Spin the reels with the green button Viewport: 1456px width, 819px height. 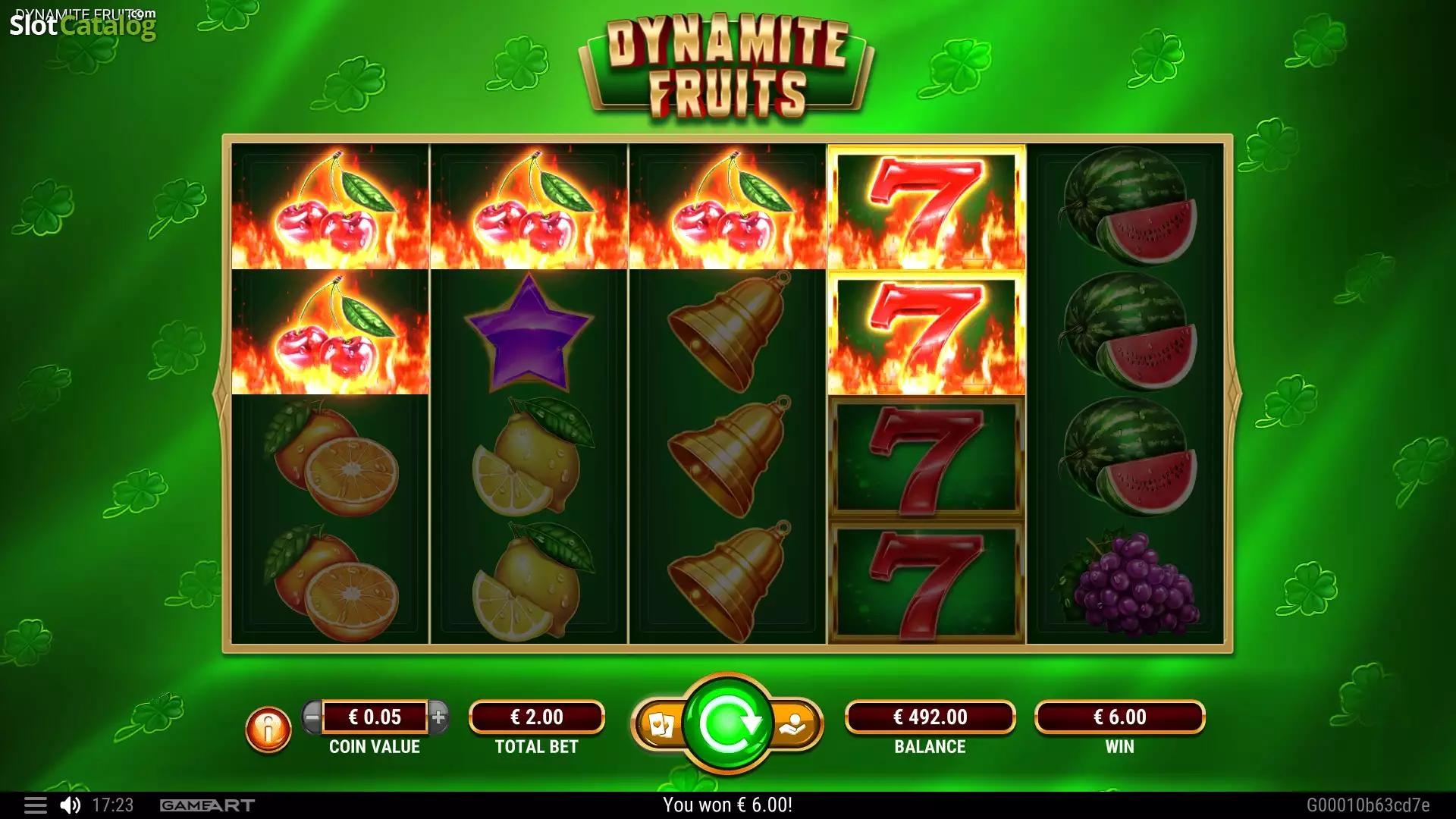tap(727, 724)
